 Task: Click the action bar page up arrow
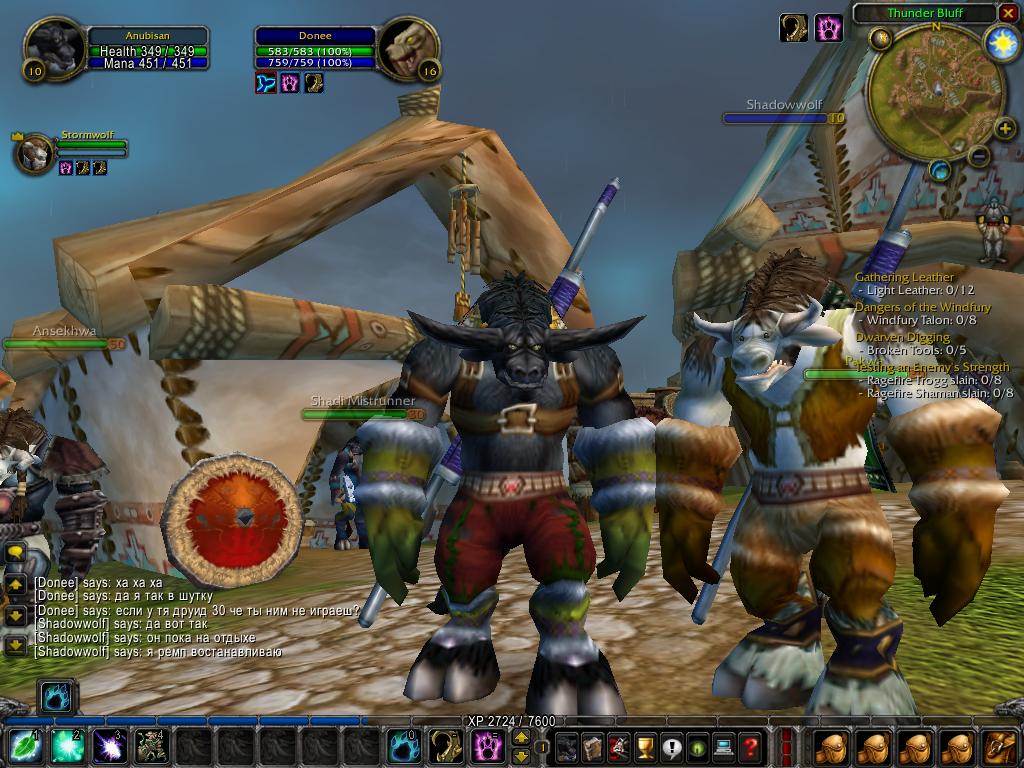click(521, 738)
